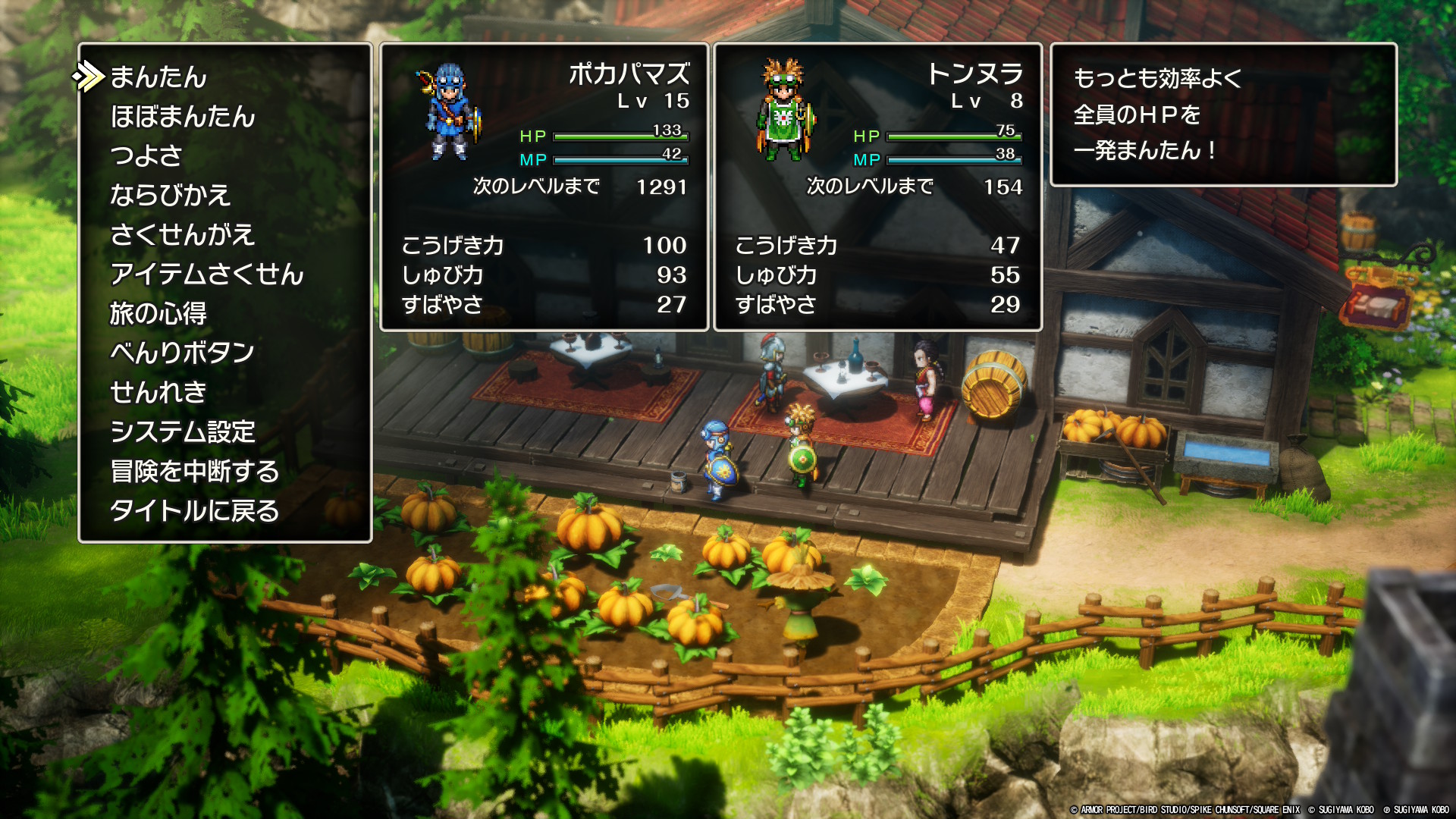
Task: Select ポカパマズ character status panel
Action: pyautogui.click(x=544, y=187)
